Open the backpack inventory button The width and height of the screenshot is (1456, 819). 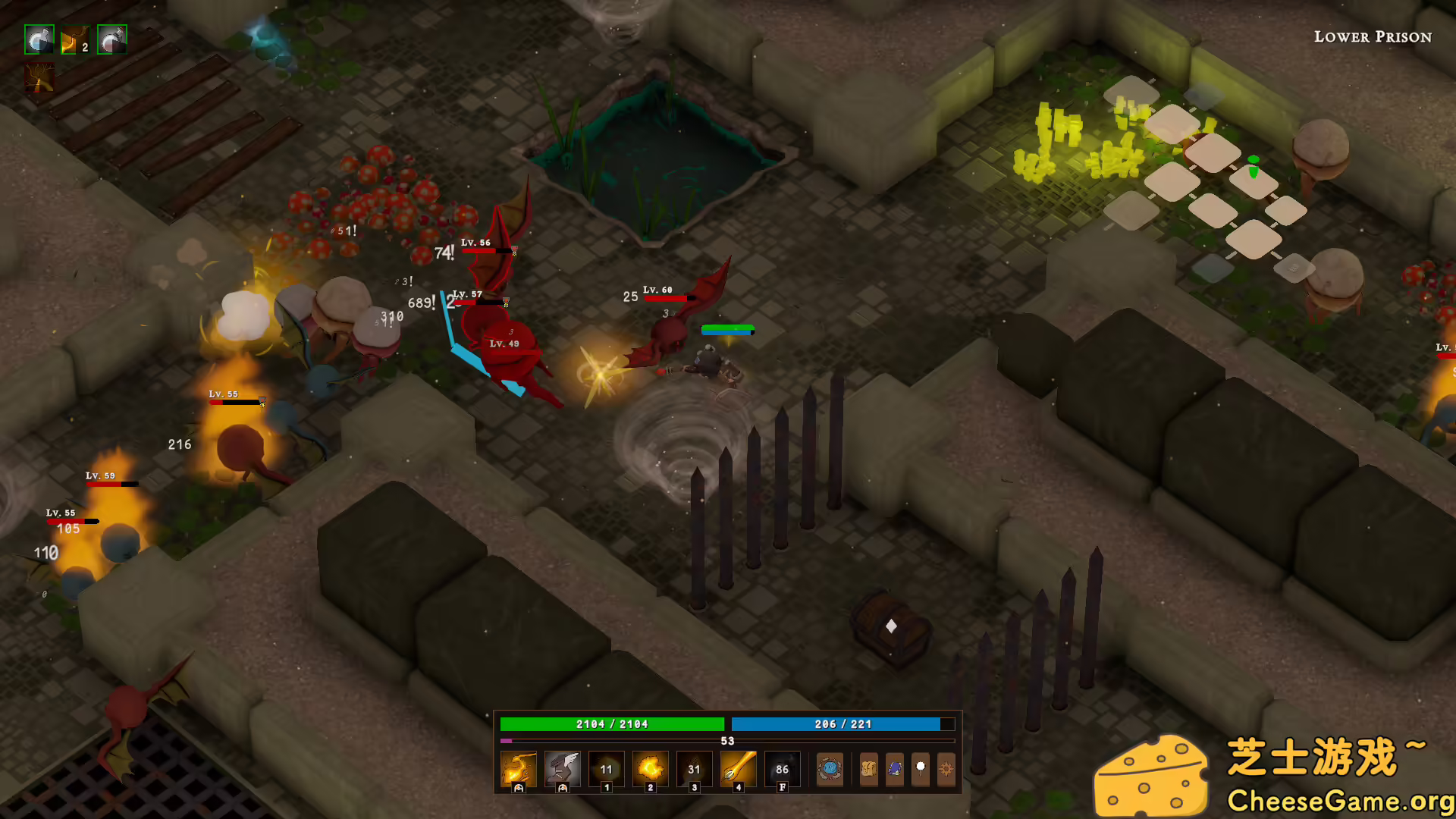pos(868,769)
